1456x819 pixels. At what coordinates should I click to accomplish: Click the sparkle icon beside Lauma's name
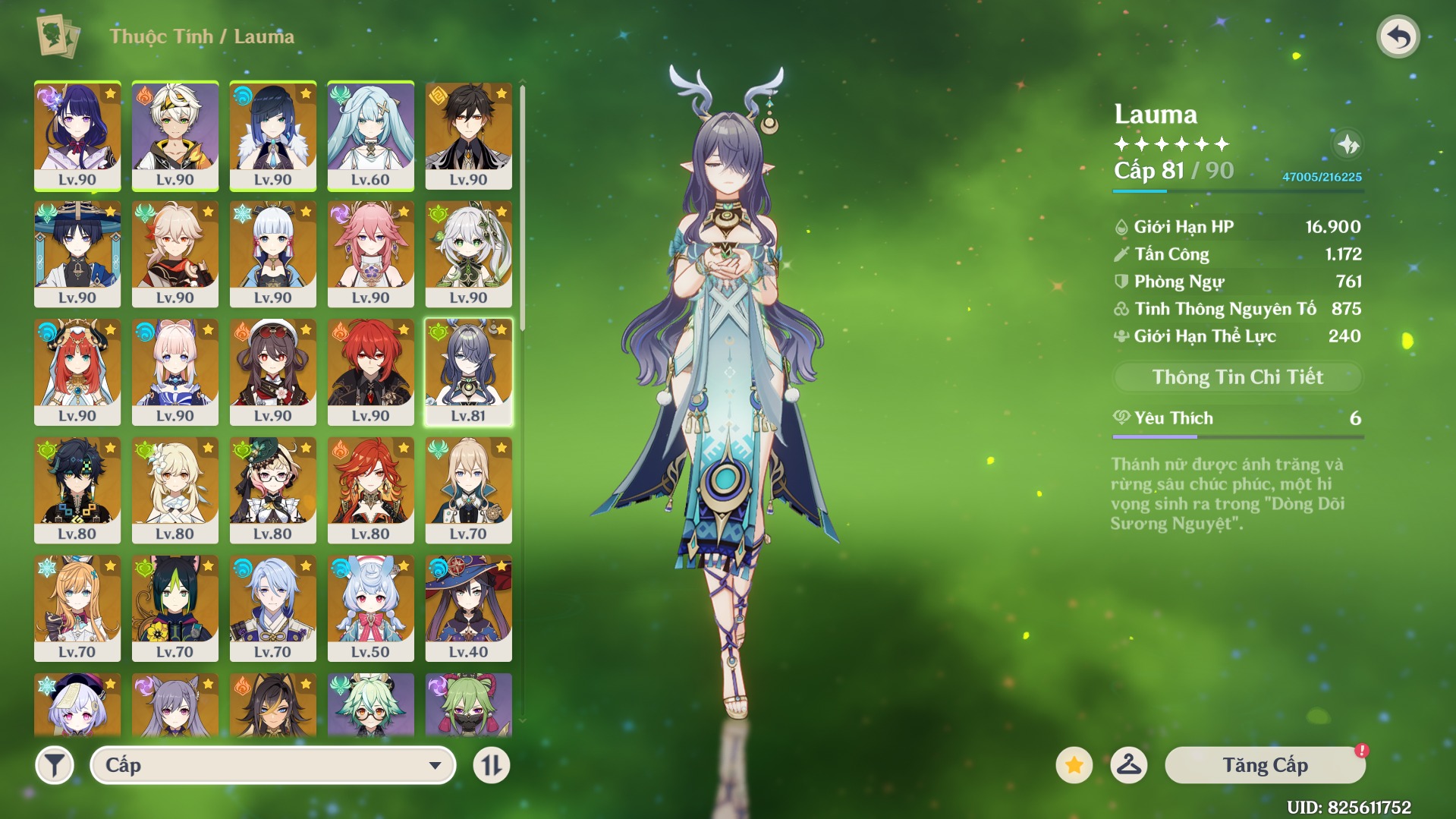tap(1348, 144)
